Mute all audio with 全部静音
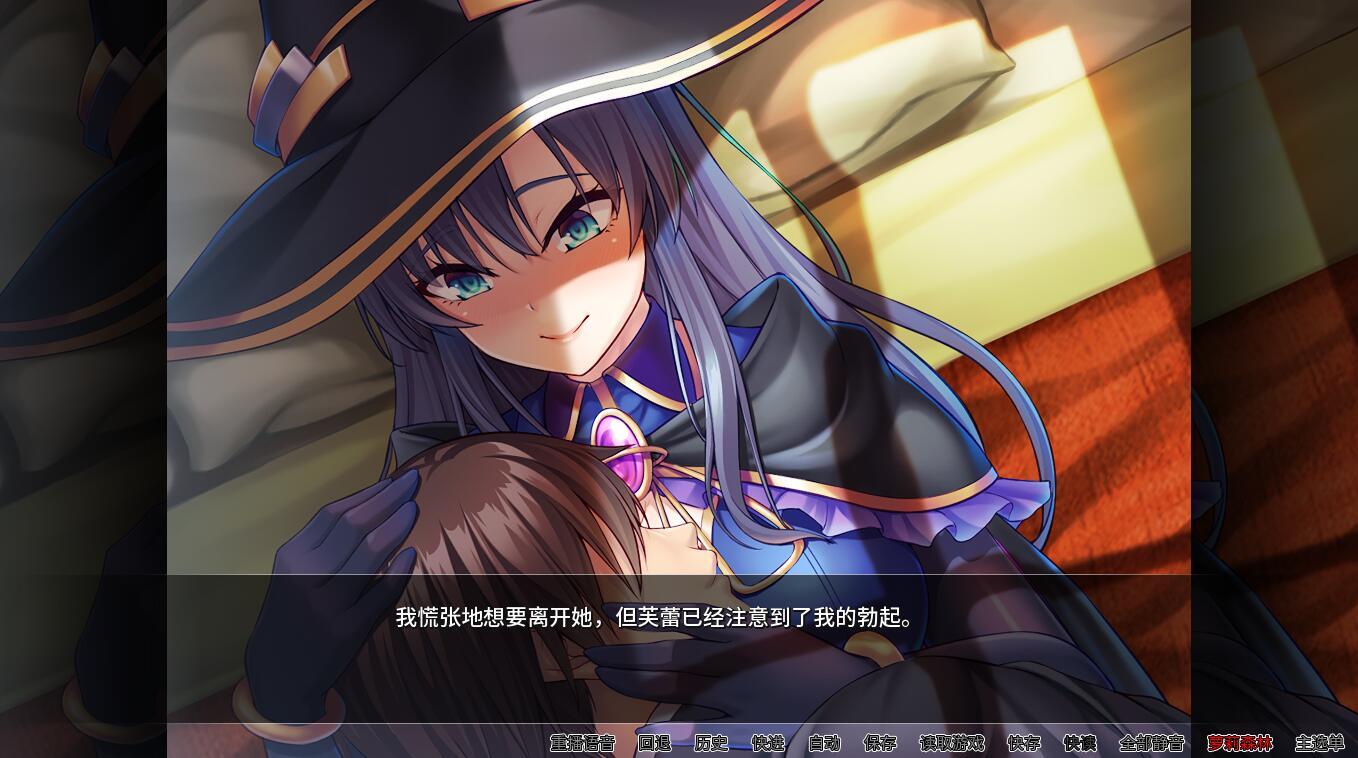The height and width of the screenshot is (758, 1358). pos(1150,744)
